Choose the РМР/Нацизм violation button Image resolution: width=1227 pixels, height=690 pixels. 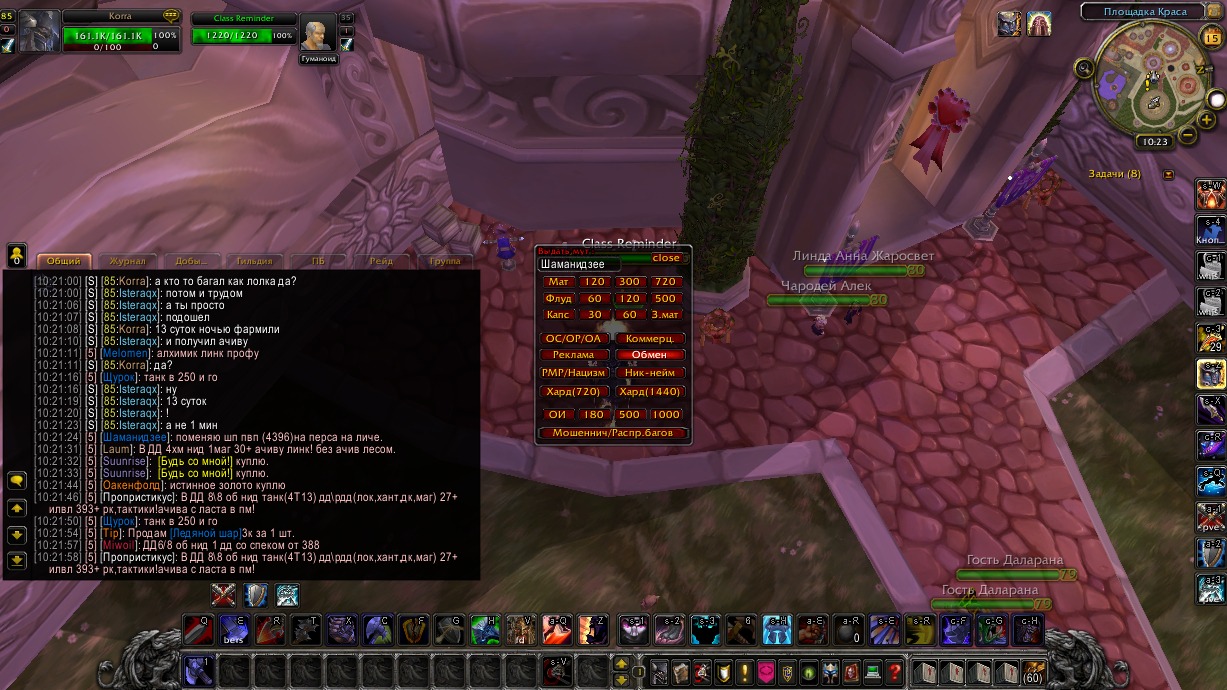pos(573,373)
